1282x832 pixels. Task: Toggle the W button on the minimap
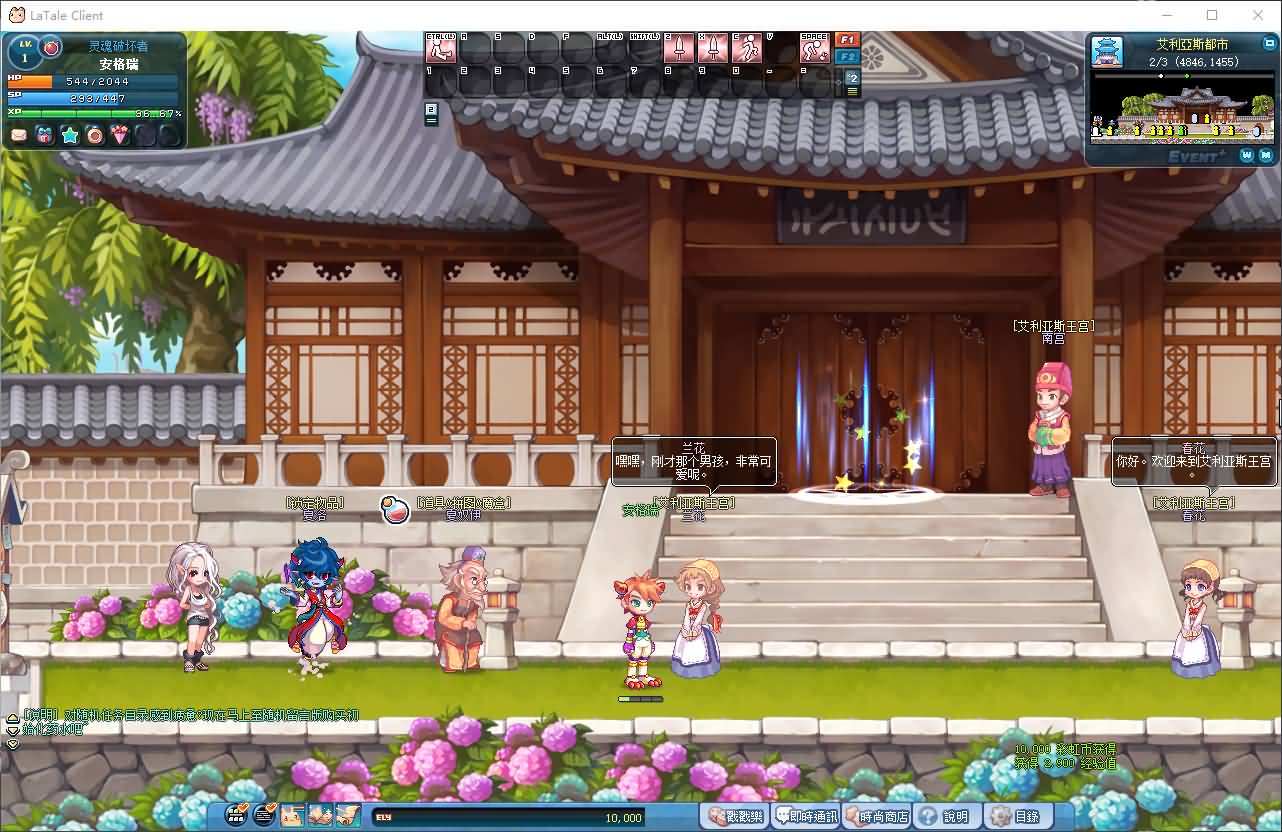pyautogui.click(x=1245, y=156)
